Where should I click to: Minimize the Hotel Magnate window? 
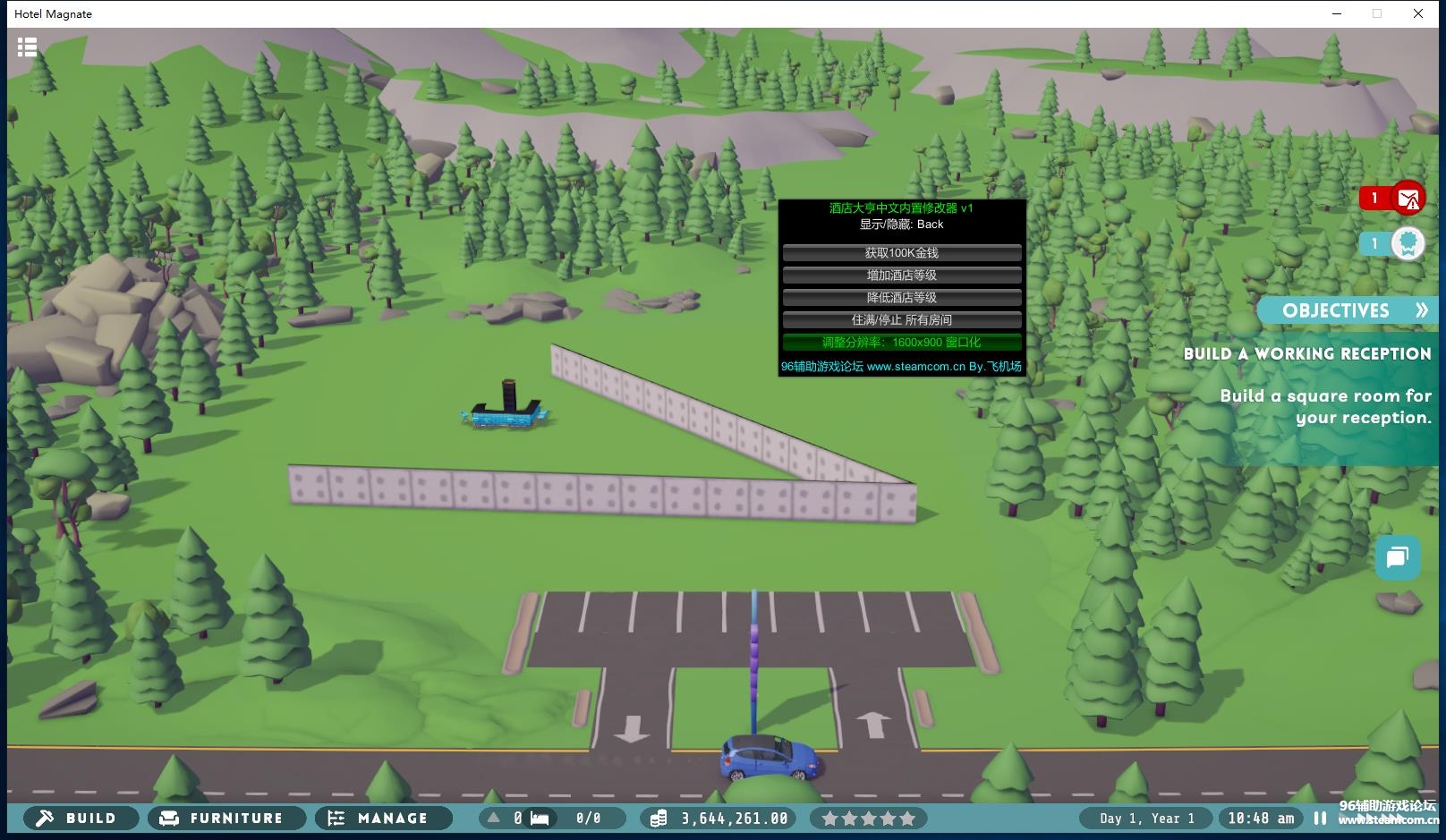1337,13
